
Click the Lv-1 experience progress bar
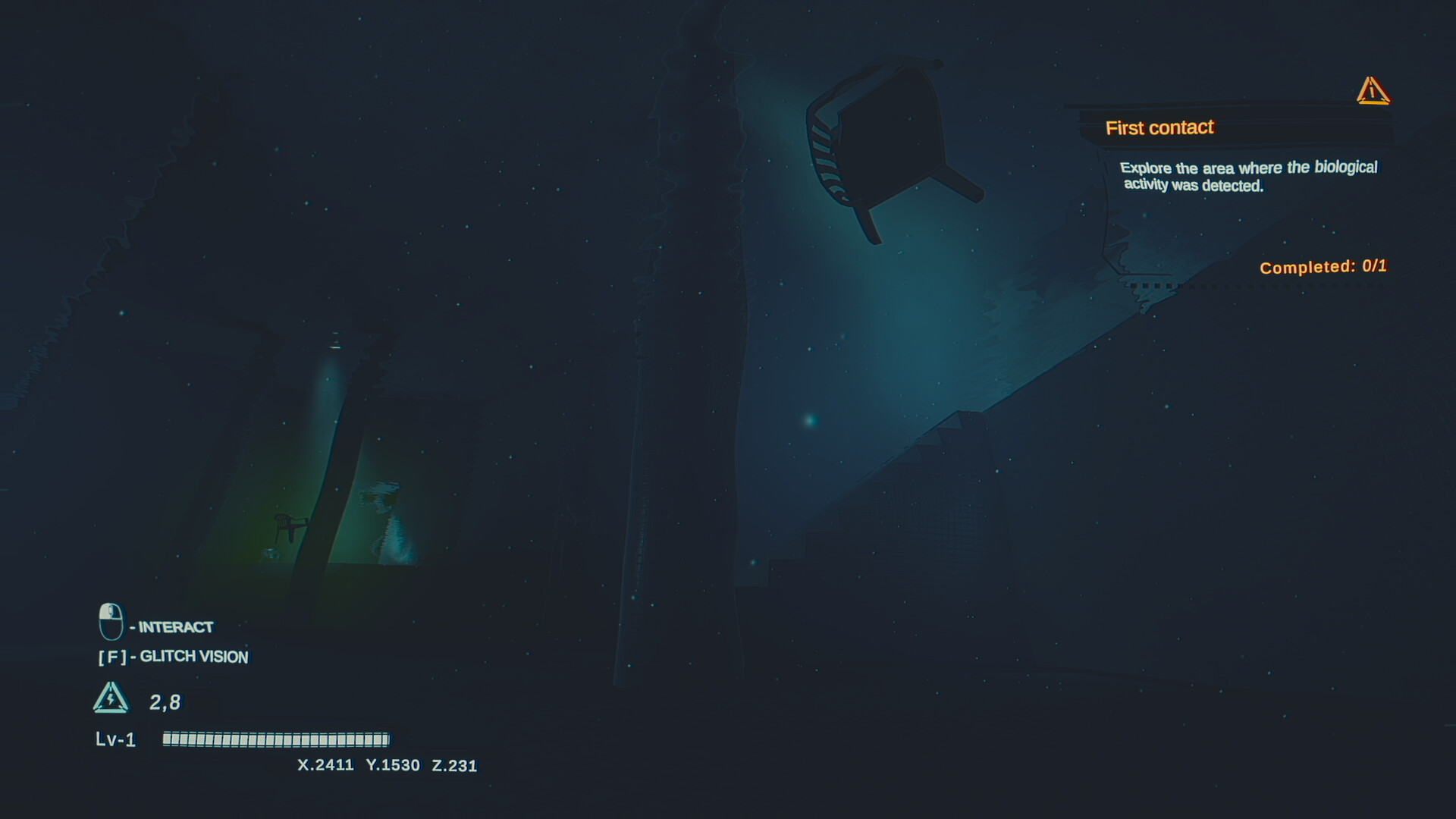(x=273, y=739)
